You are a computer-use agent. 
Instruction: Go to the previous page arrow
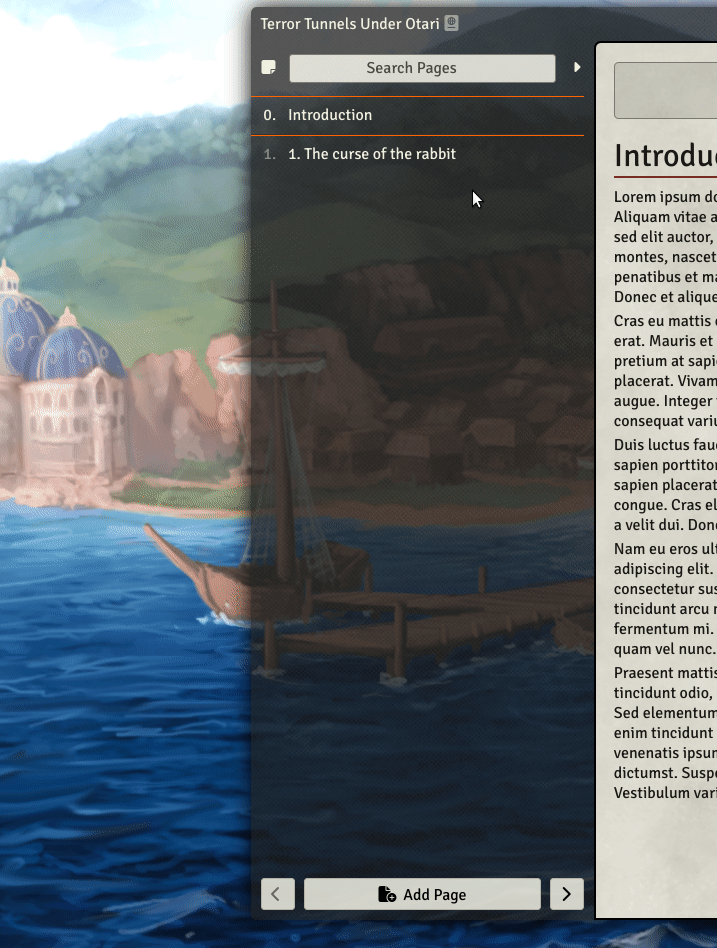click(x=278, y=894)
